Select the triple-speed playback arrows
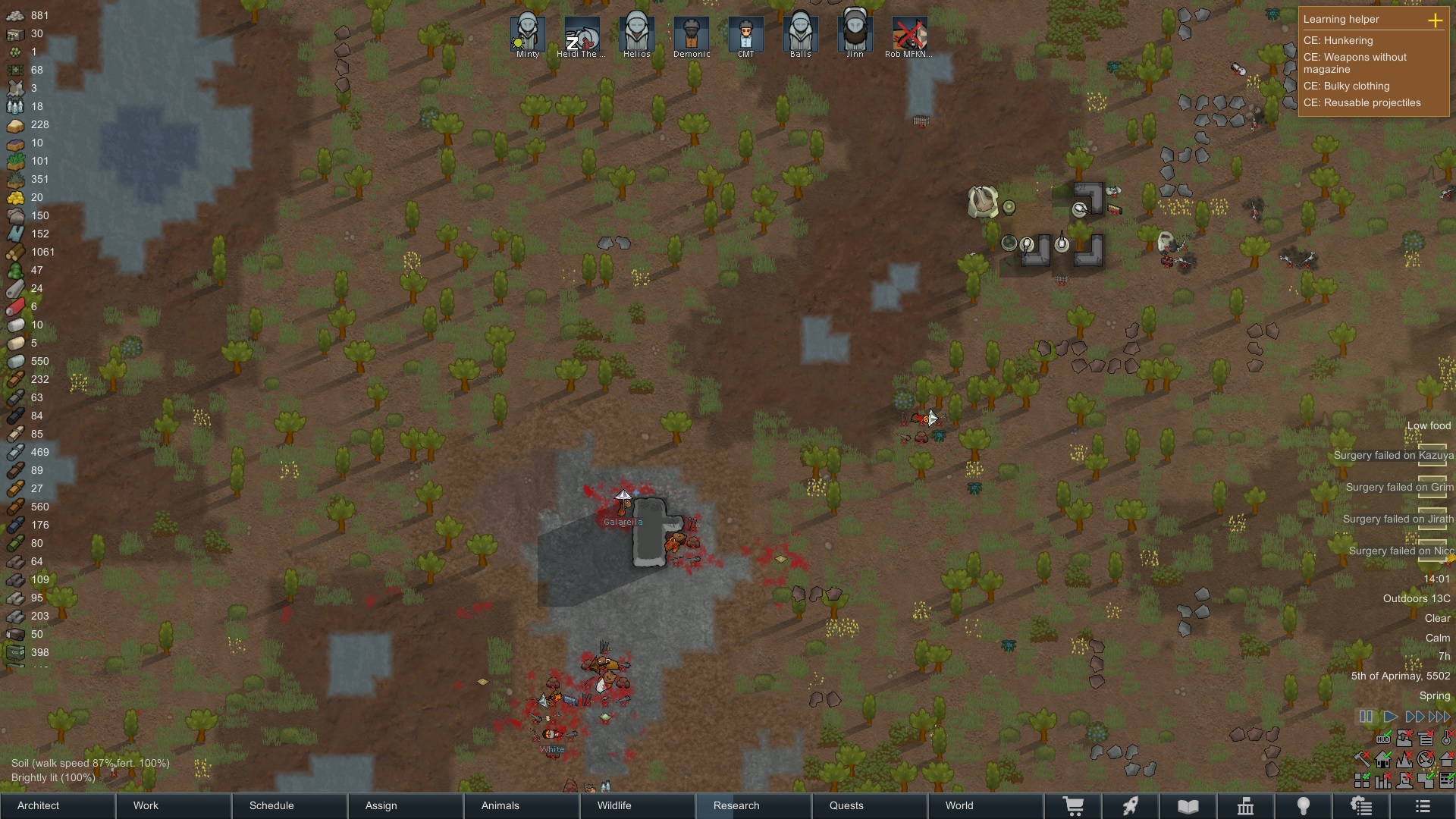Viewport: 1456px width, 819px height. point(1438,716)
